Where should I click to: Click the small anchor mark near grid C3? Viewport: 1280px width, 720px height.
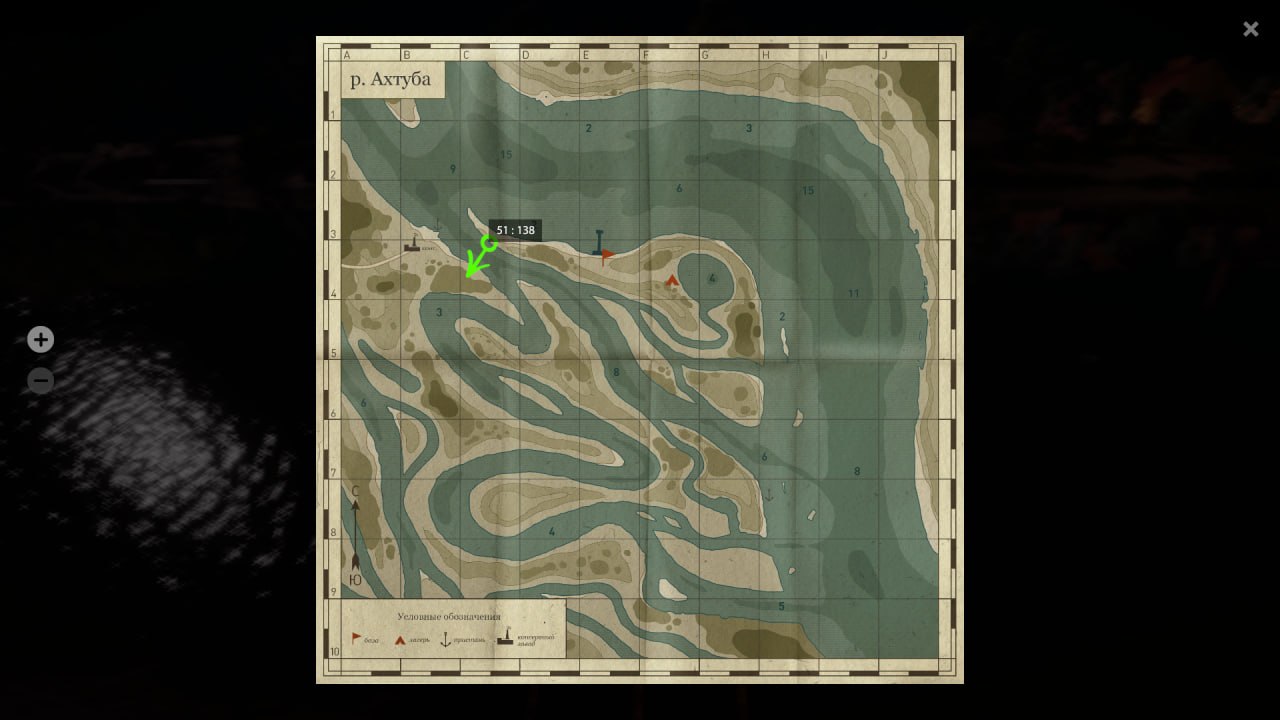[436, 226]
